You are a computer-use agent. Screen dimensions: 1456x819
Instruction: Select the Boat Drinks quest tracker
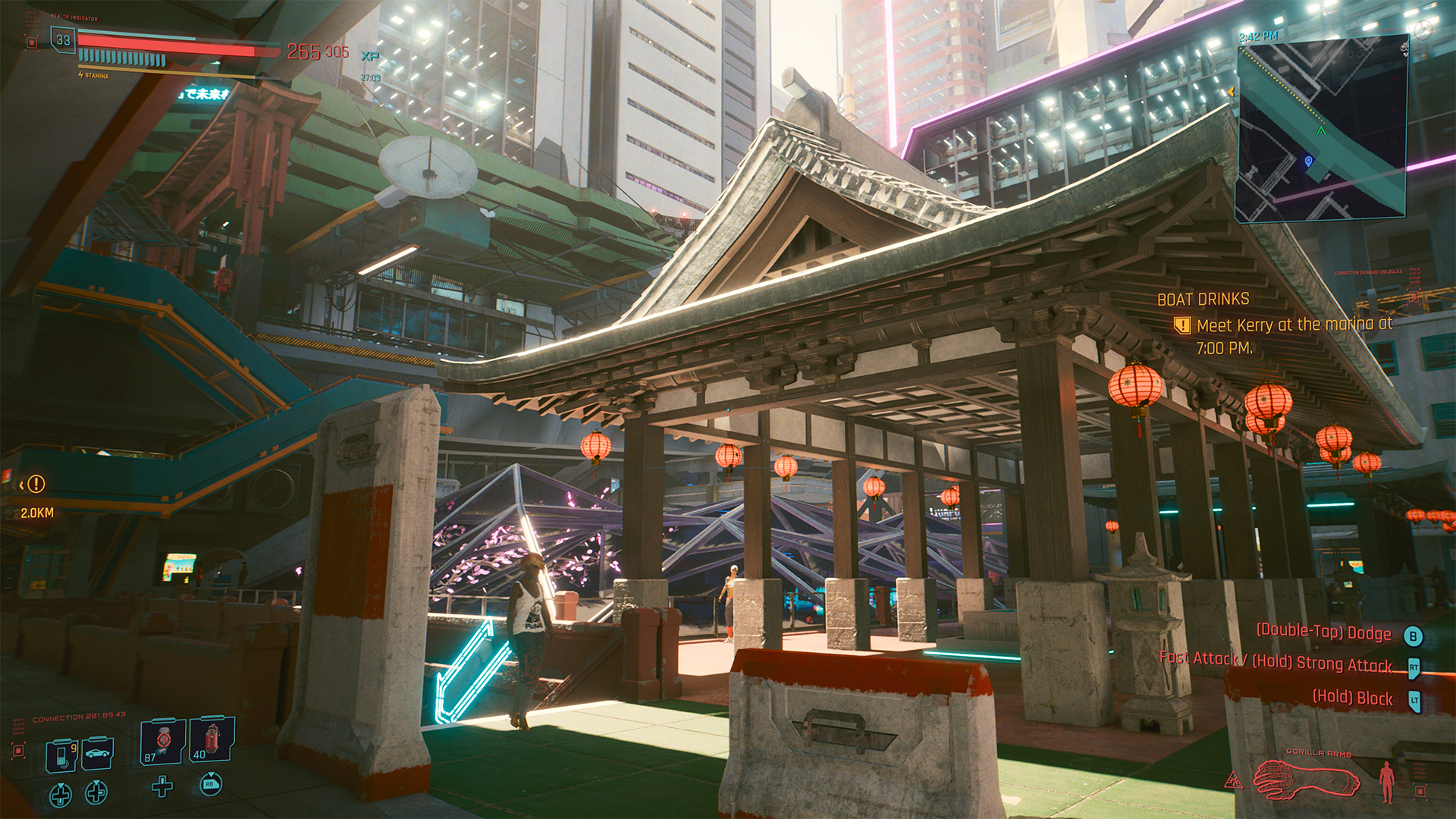click(1203, 300)
